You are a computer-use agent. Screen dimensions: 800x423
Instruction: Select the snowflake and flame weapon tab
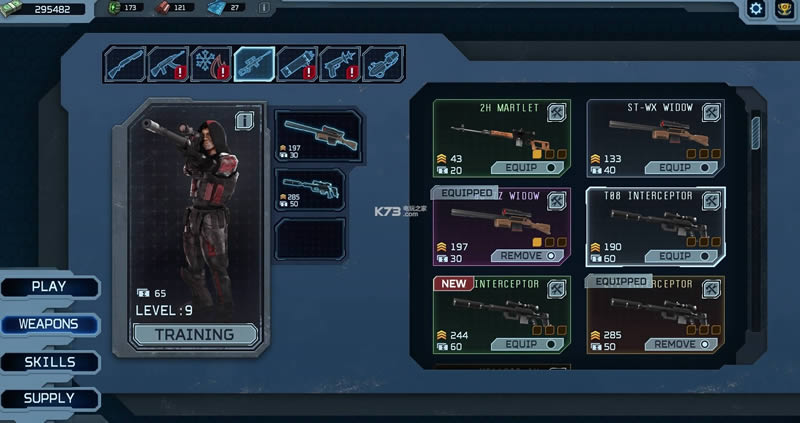tap(211, 64)
